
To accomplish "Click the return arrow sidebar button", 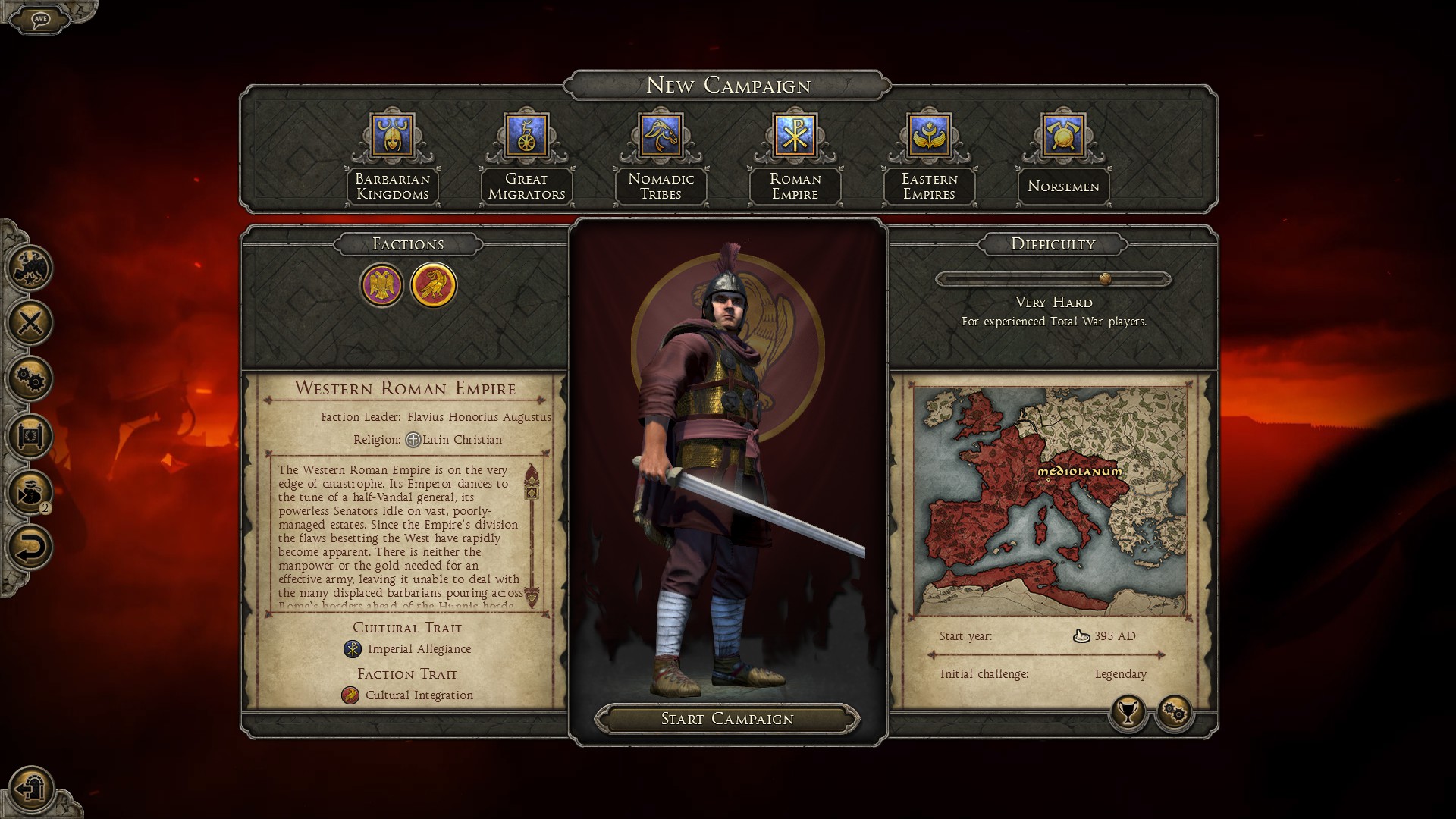I will tap(30, 547).
